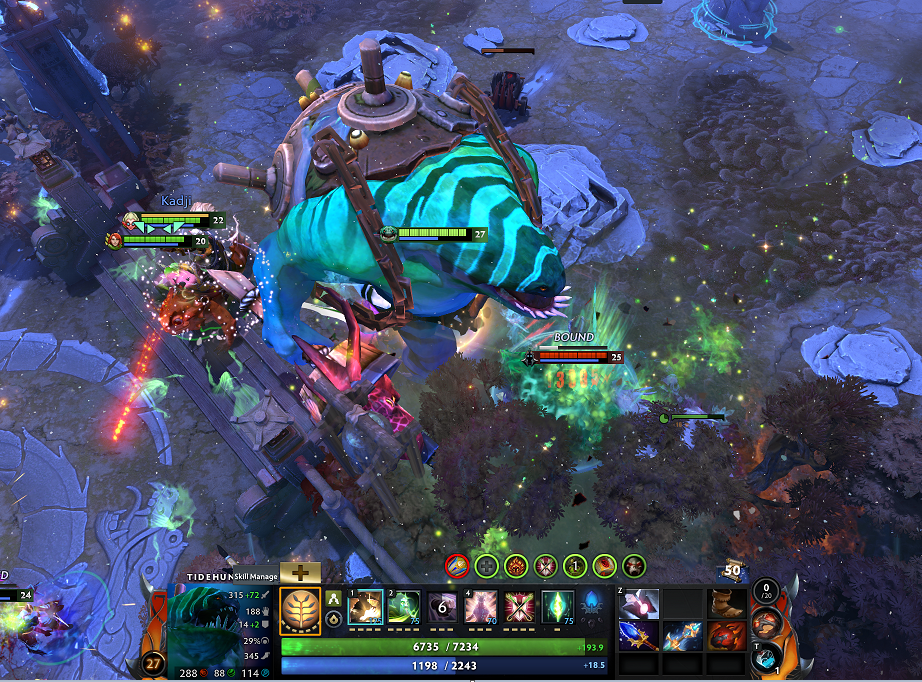Inspect the buff icon showing number 1
Image resolution: width=922 pixels, height=682 pixels.
pyautogui.click(x=575, y=565)
